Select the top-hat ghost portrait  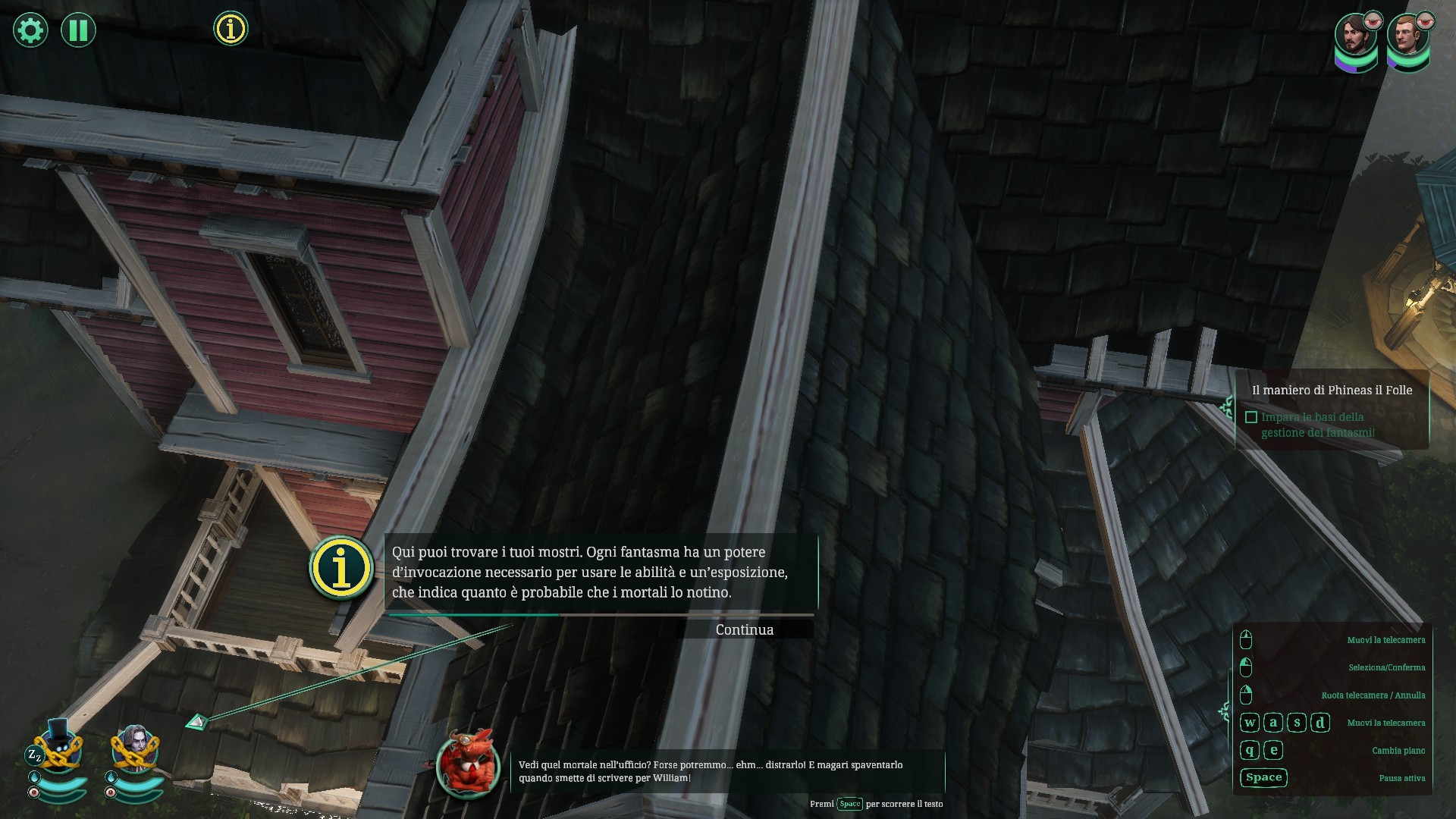[58, 747]
